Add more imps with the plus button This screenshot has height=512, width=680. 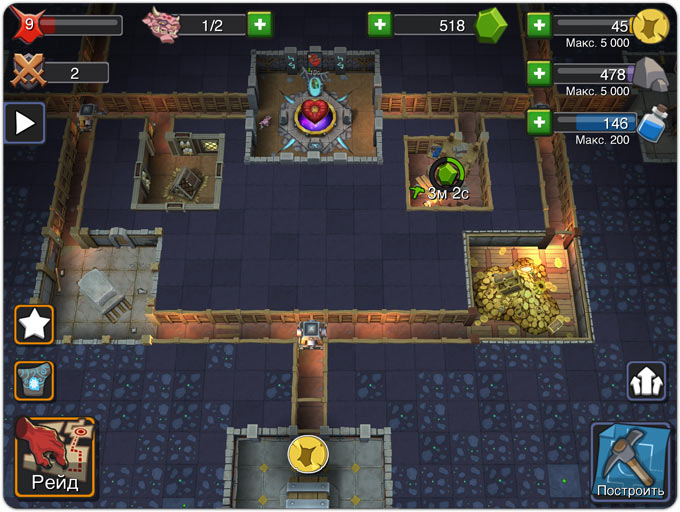click(260, 24)
